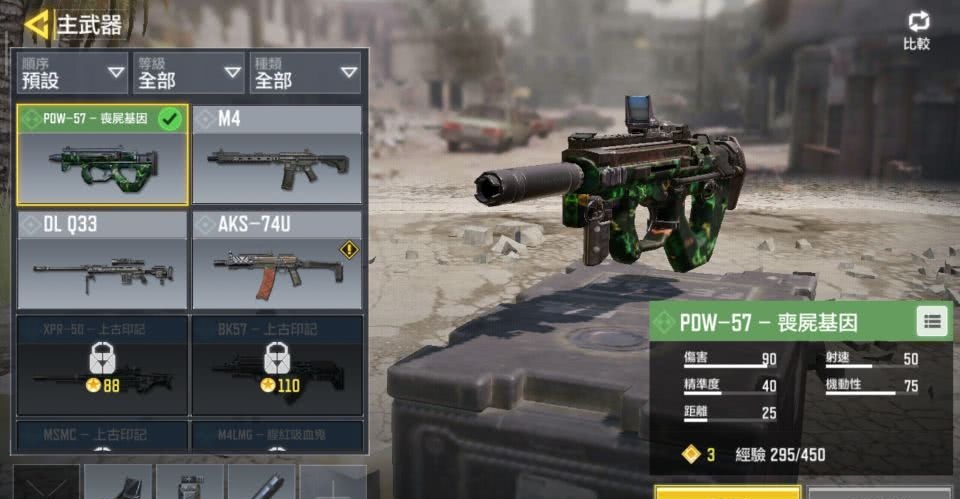The width and height of the screenshot is (960, 499).
Task: Open the 等級 filter dropdown
Action: pyautogui.click(x=188, y=73)
